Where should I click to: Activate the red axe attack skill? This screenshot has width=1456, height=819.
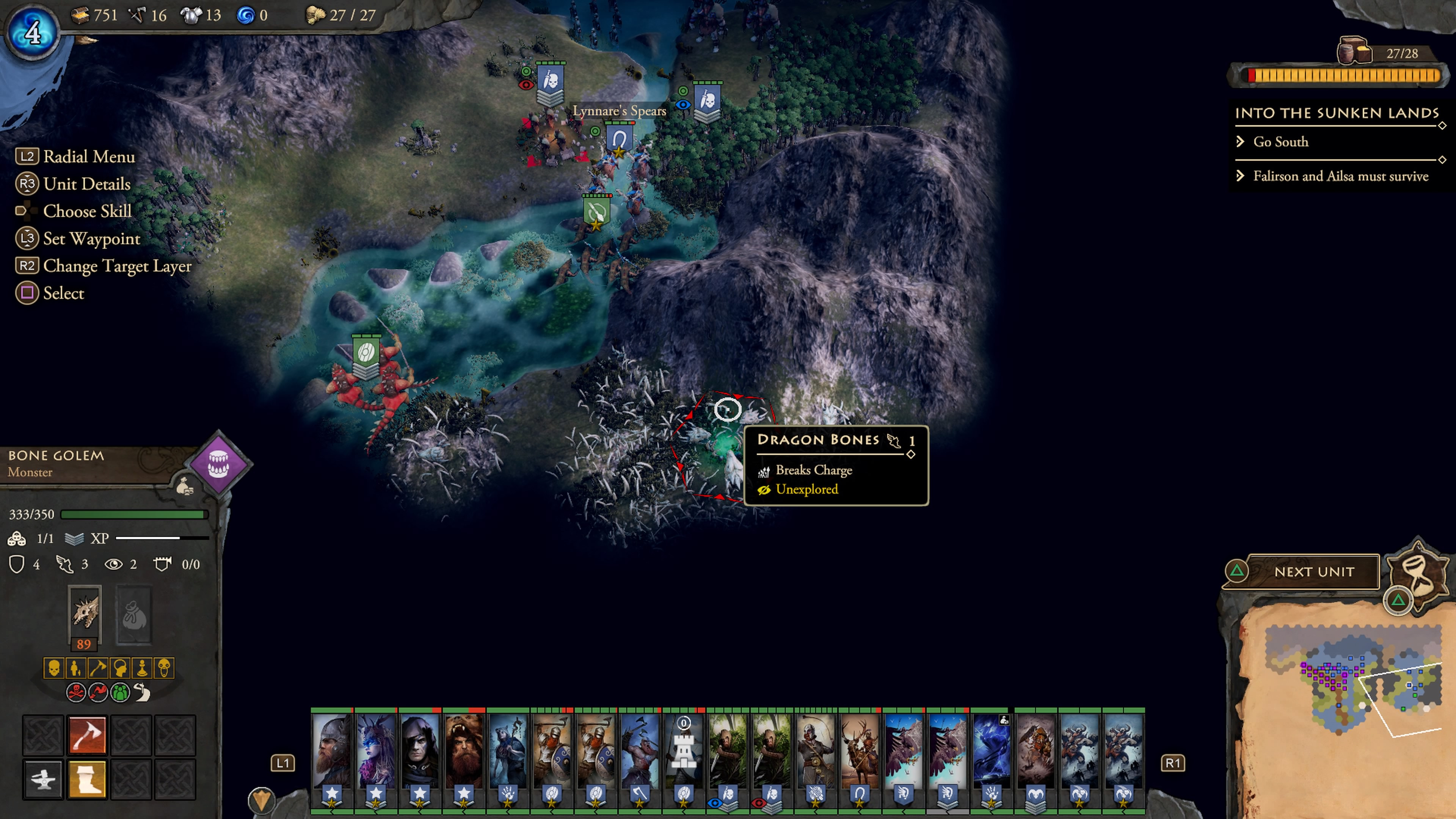pos(87,735)
